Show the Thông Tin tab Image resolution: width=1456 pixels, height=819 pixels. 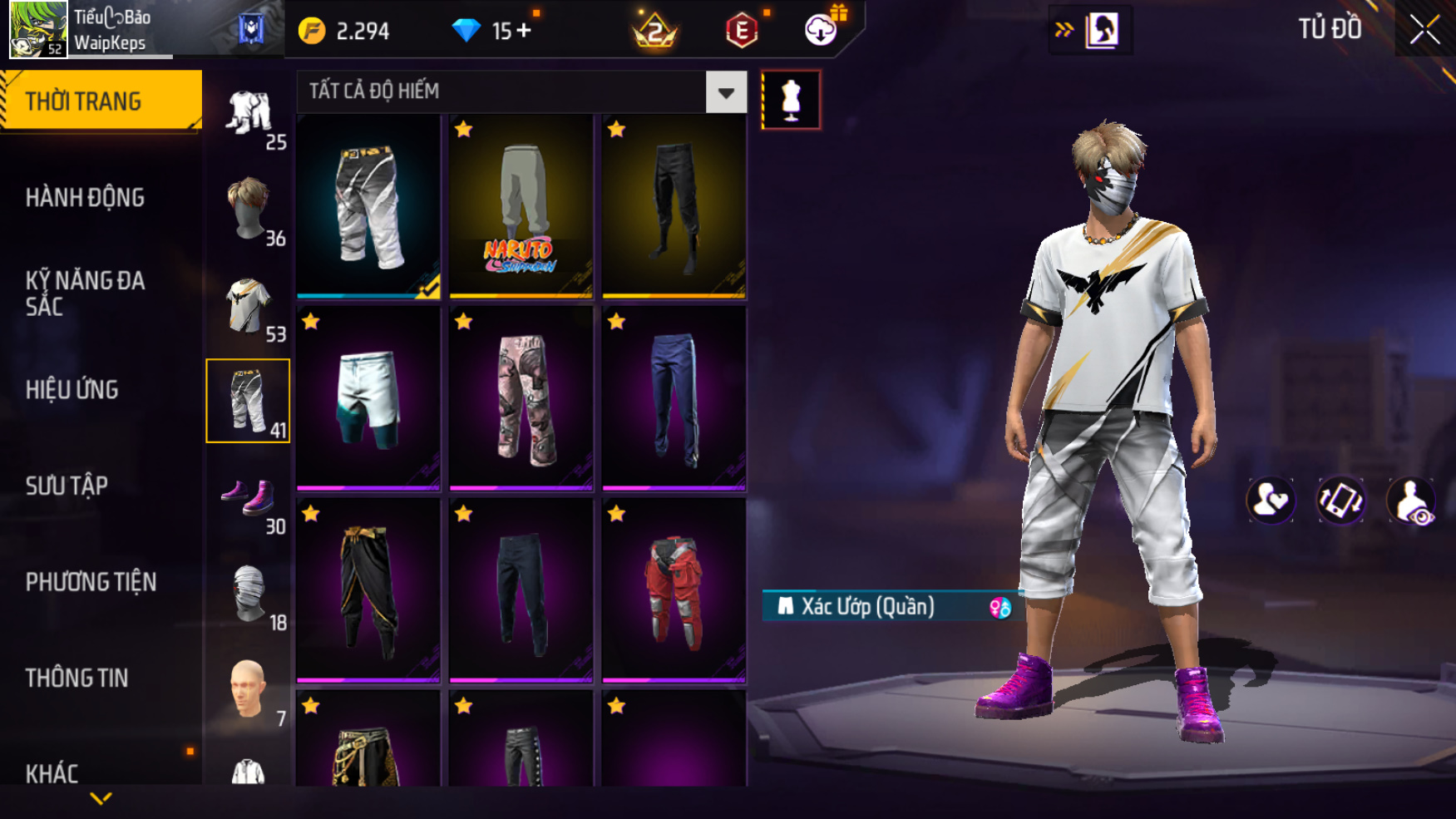point(77,678)
